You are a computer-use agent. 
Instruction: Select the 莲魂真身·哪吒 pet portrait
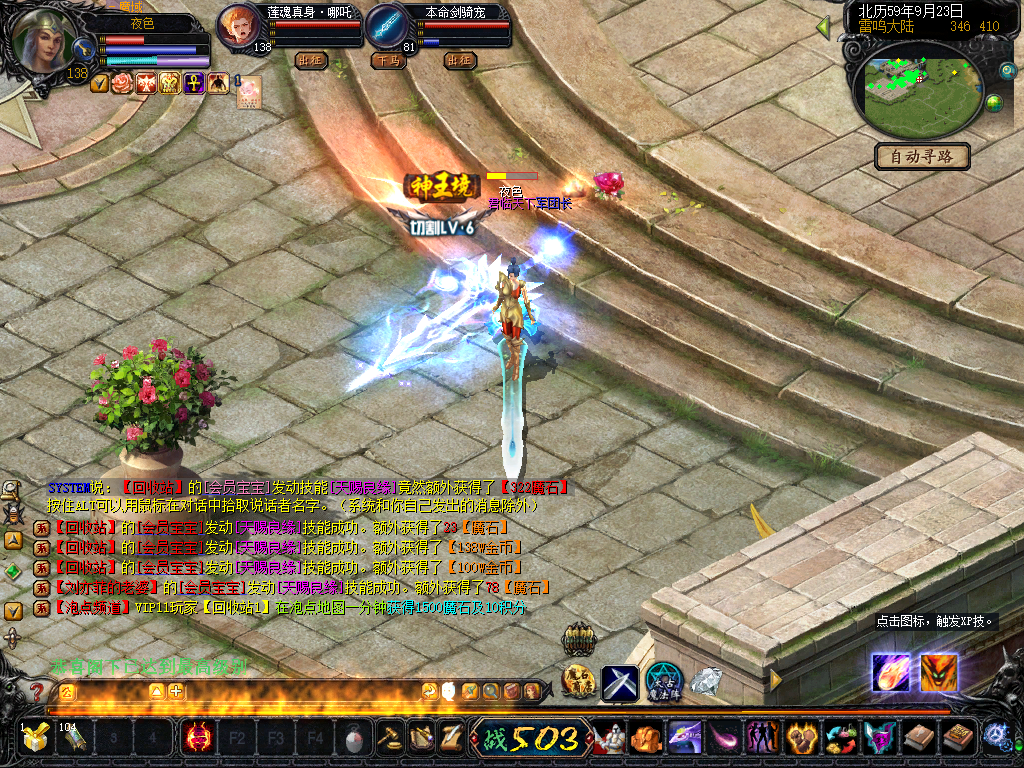click(238, 27)
